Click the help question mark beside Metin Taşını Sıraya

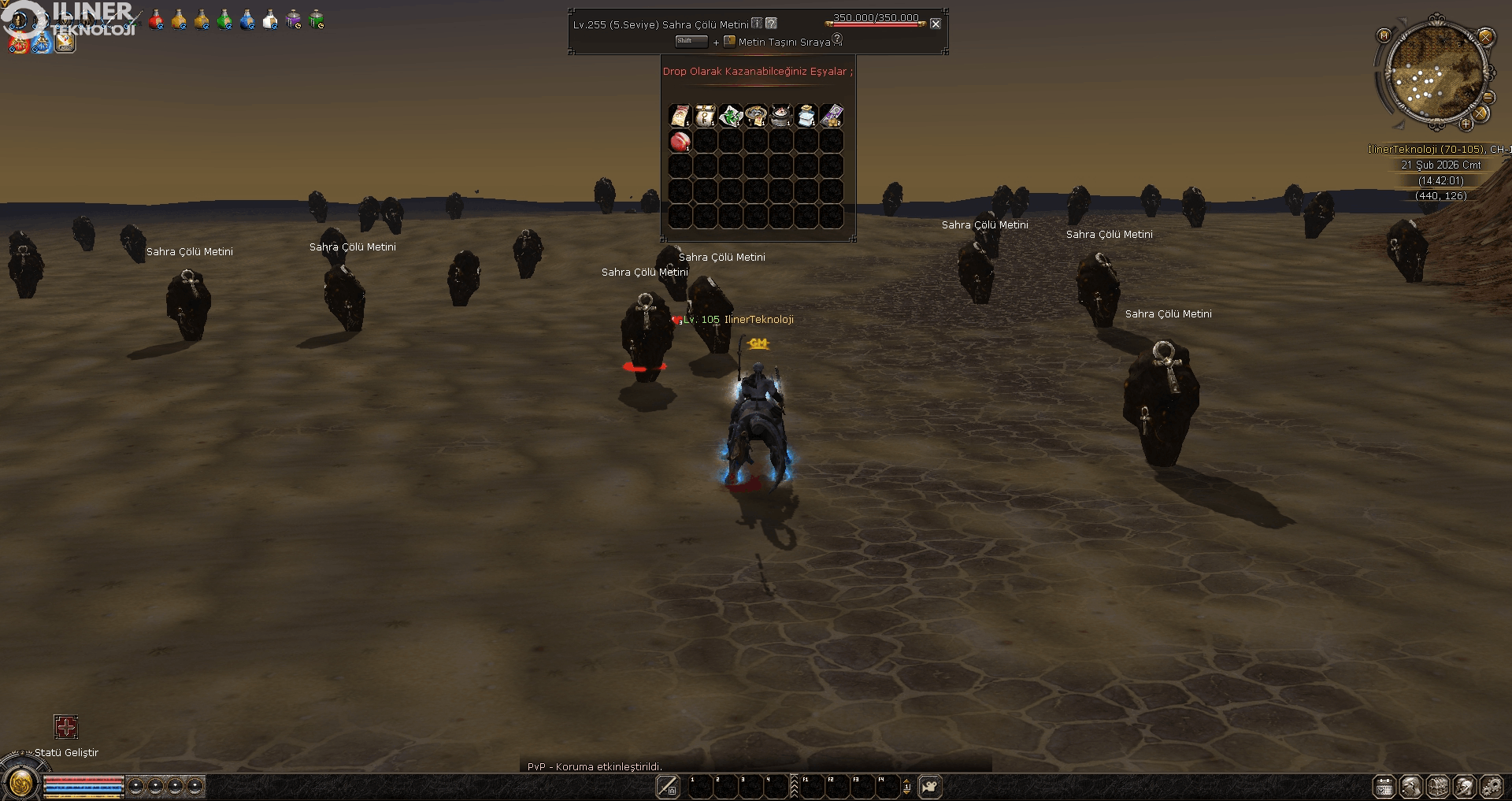(837, 39)
